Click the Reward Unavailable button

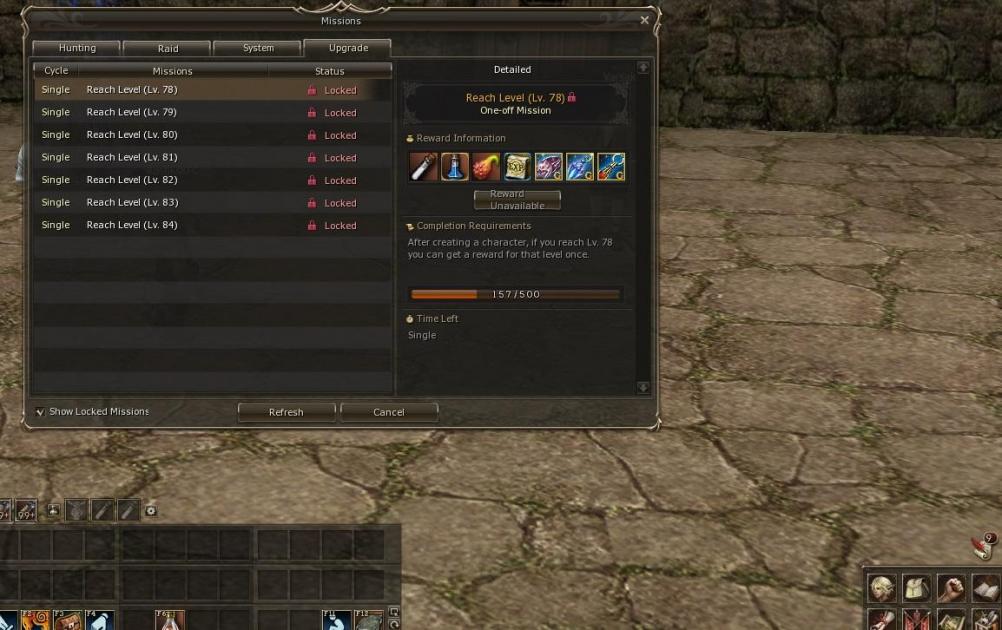[x=517, y=200]
